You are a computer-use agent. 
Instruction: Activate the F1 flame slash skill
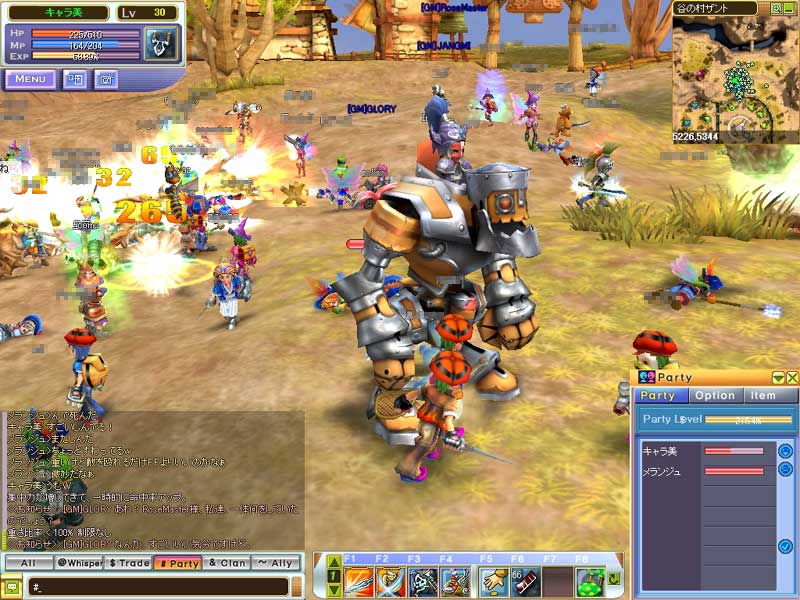coord(359,580)
